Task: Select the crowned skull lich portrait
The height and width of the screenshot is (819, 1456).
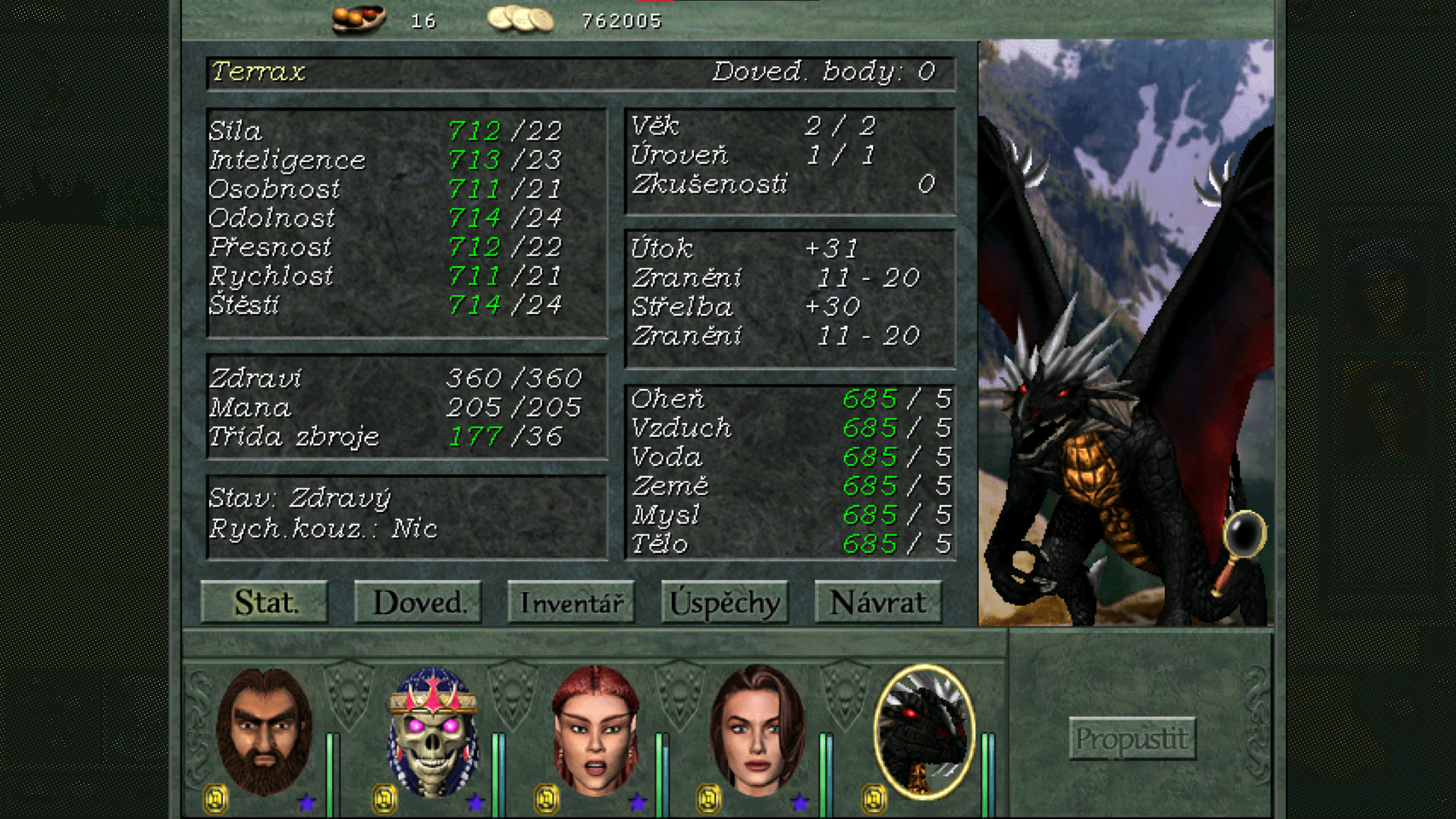Action: click(433, 732)
